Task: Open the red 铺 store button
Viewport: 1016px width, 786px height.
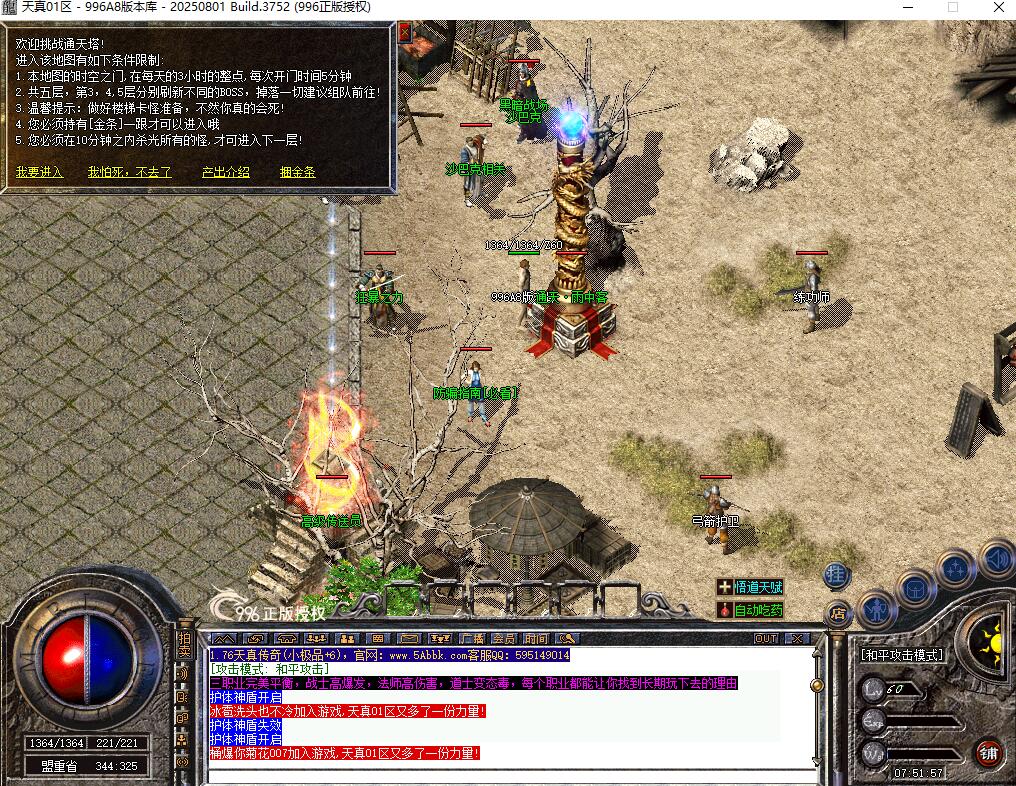Action: [x=989, y=752]
